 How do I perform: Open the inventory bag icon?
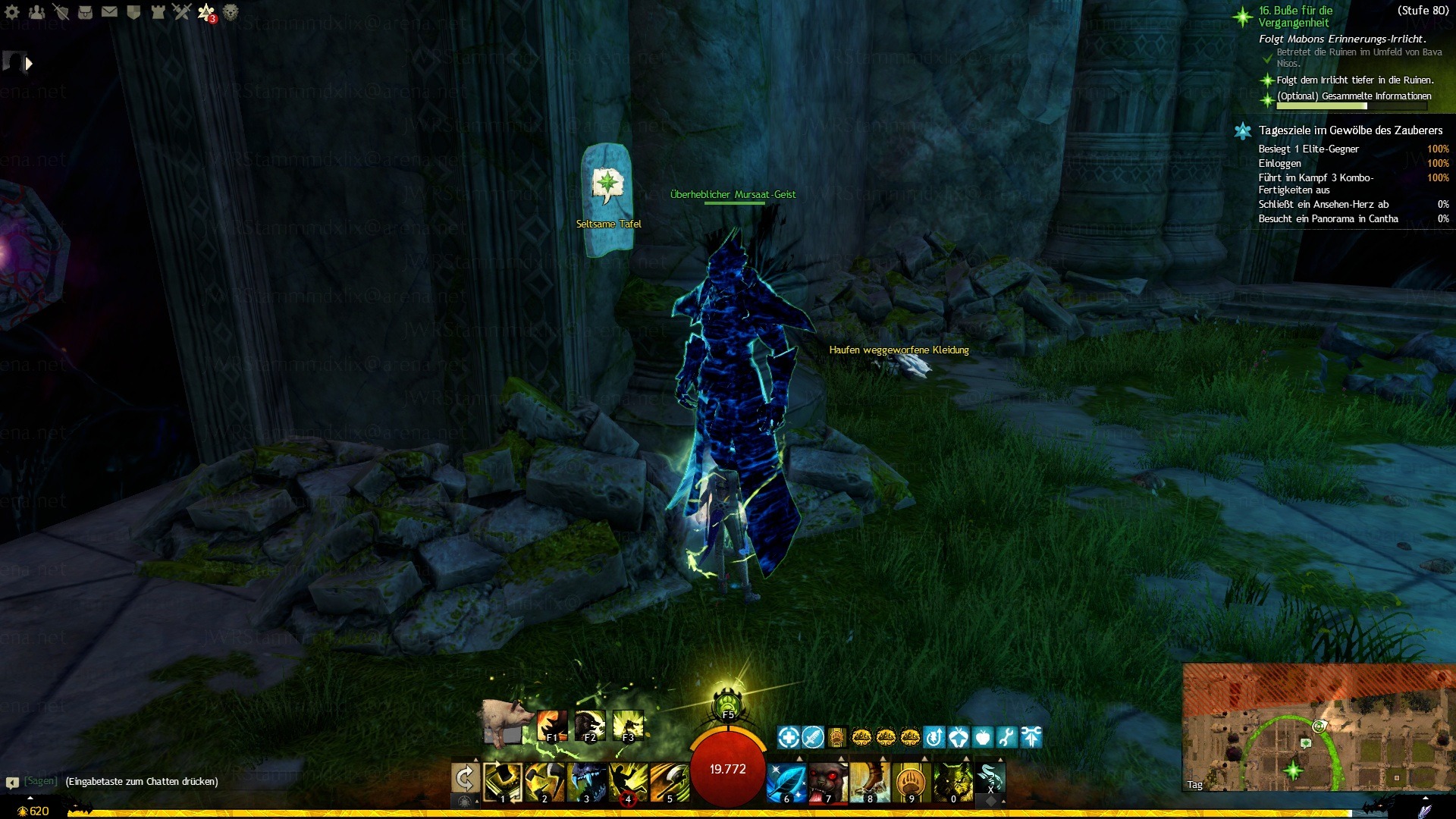(85, 12)
